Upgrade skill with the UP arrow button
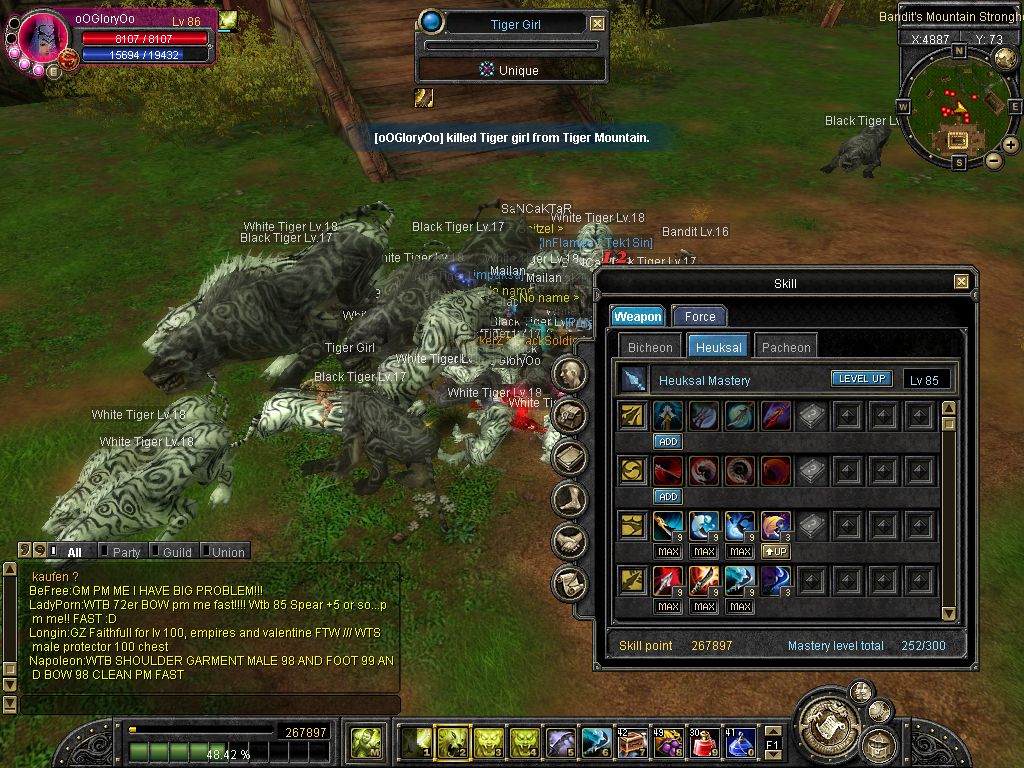This screenshot has width=1024, height=768. (776, 551)
